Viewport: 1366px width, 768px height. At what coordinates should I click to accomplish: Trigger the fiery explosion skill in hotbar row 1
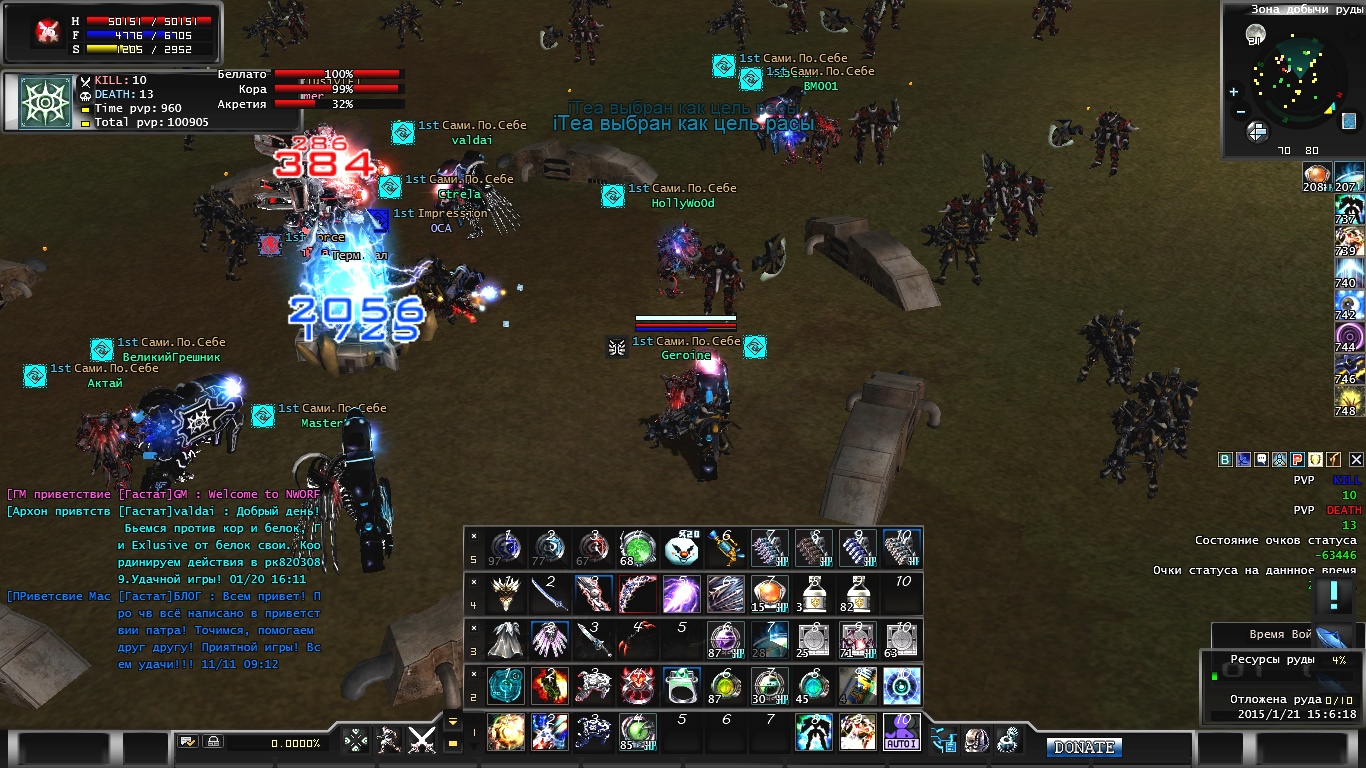pos(506,732)
